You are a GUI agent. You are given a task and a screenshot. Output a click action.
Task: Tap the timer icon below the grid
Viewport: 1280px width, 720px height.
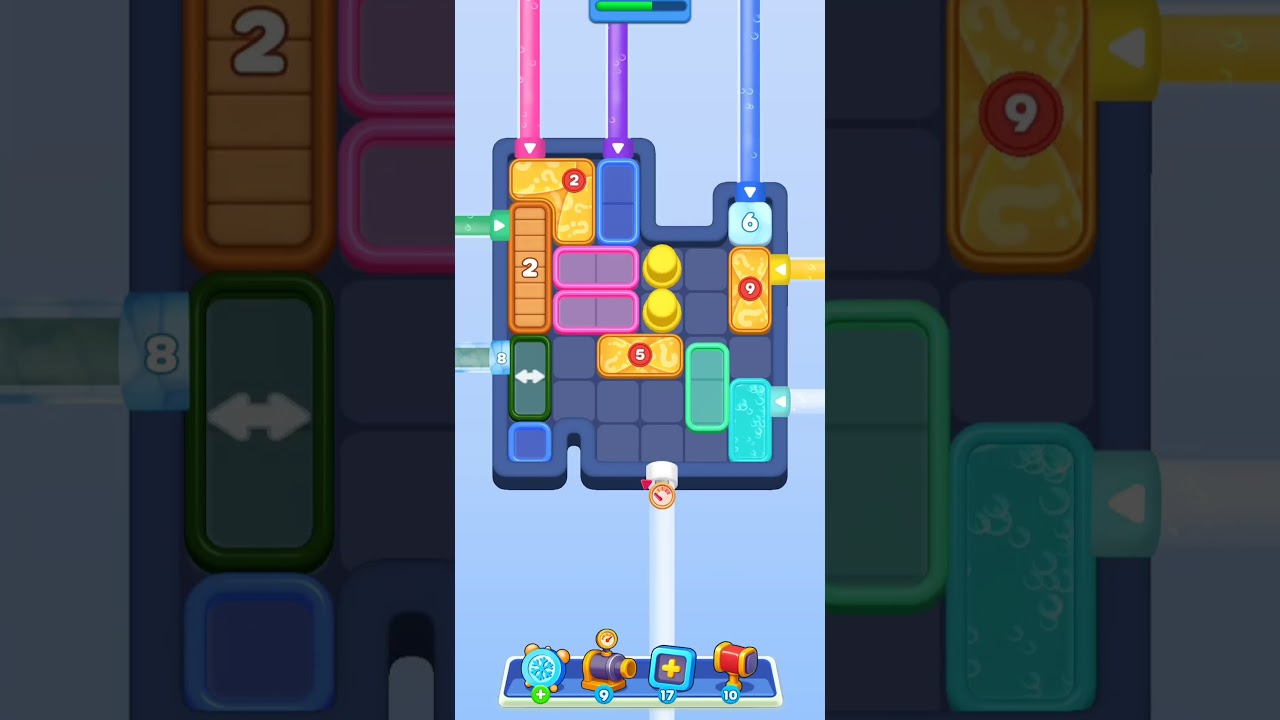tap(661, 494)
